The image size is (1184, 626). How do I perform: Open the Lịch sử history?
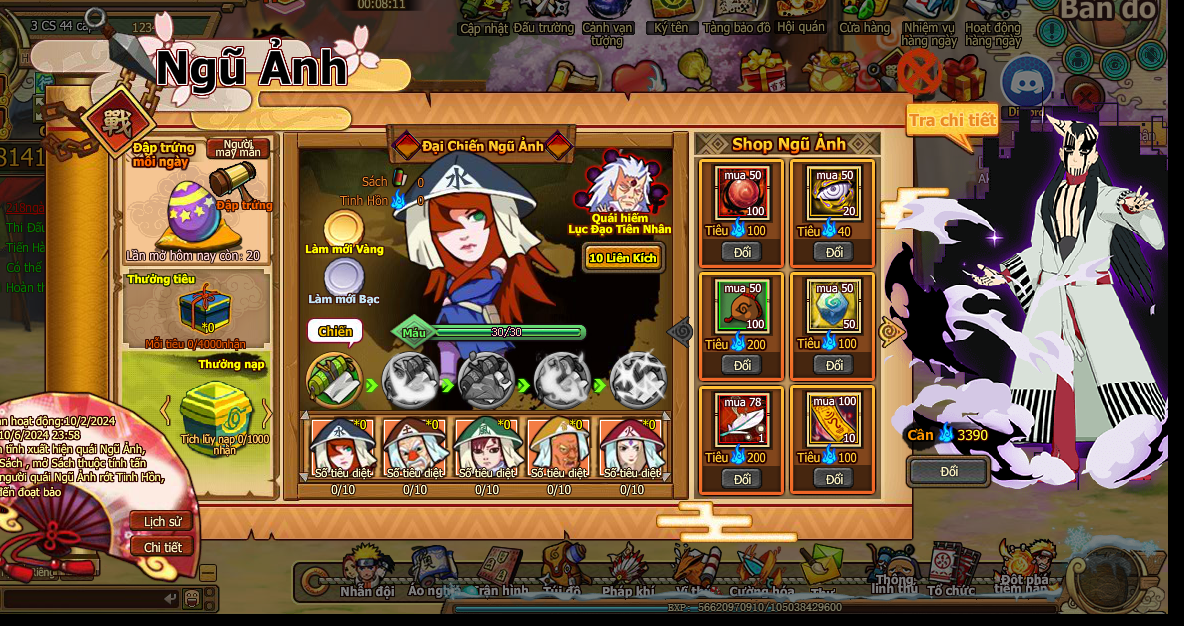(x=162, y=522)
